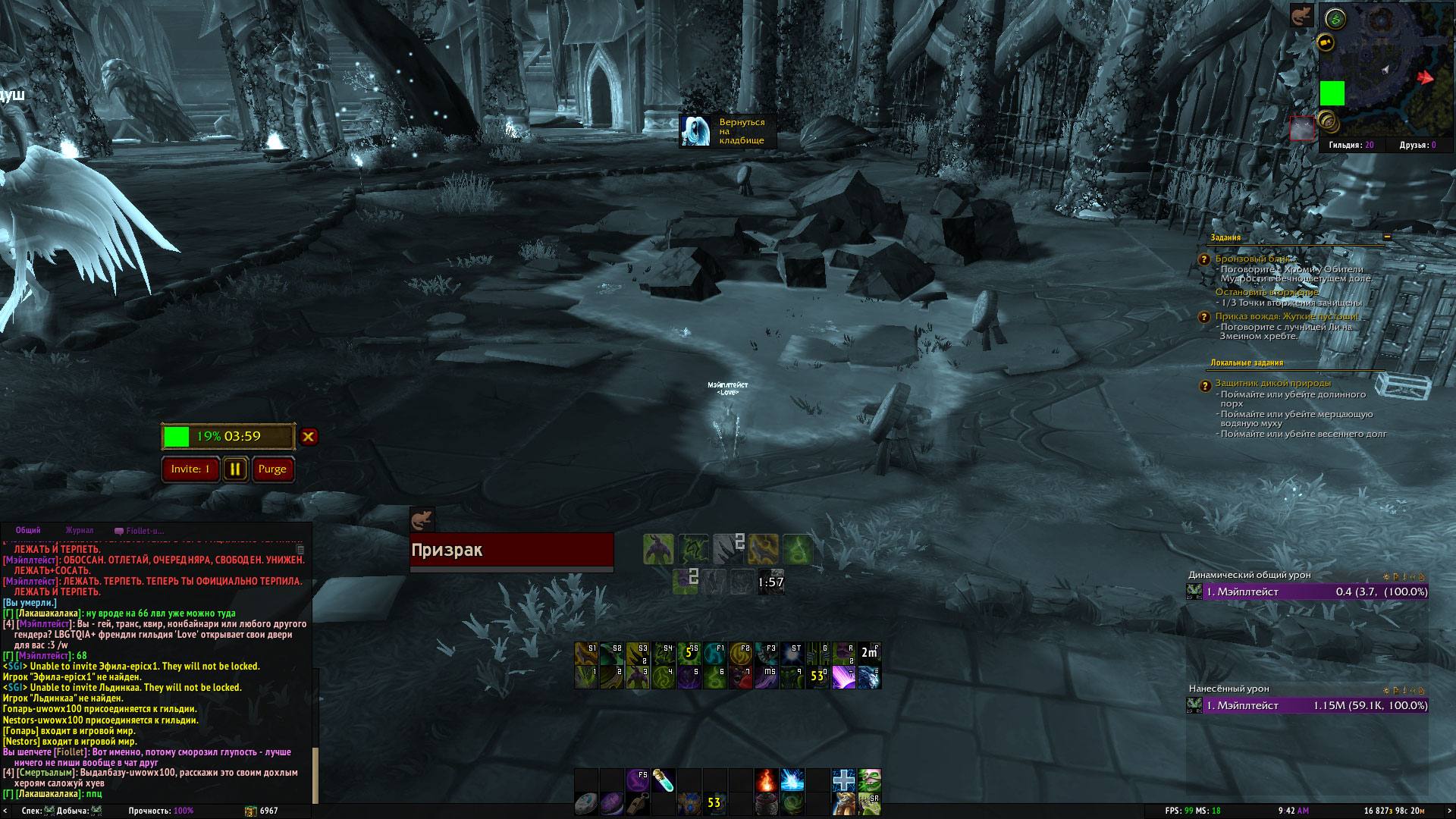The image size is (1456, 819).
Task: Collapse the 'Задания' quest tracker
Action: pos(1387,237)
